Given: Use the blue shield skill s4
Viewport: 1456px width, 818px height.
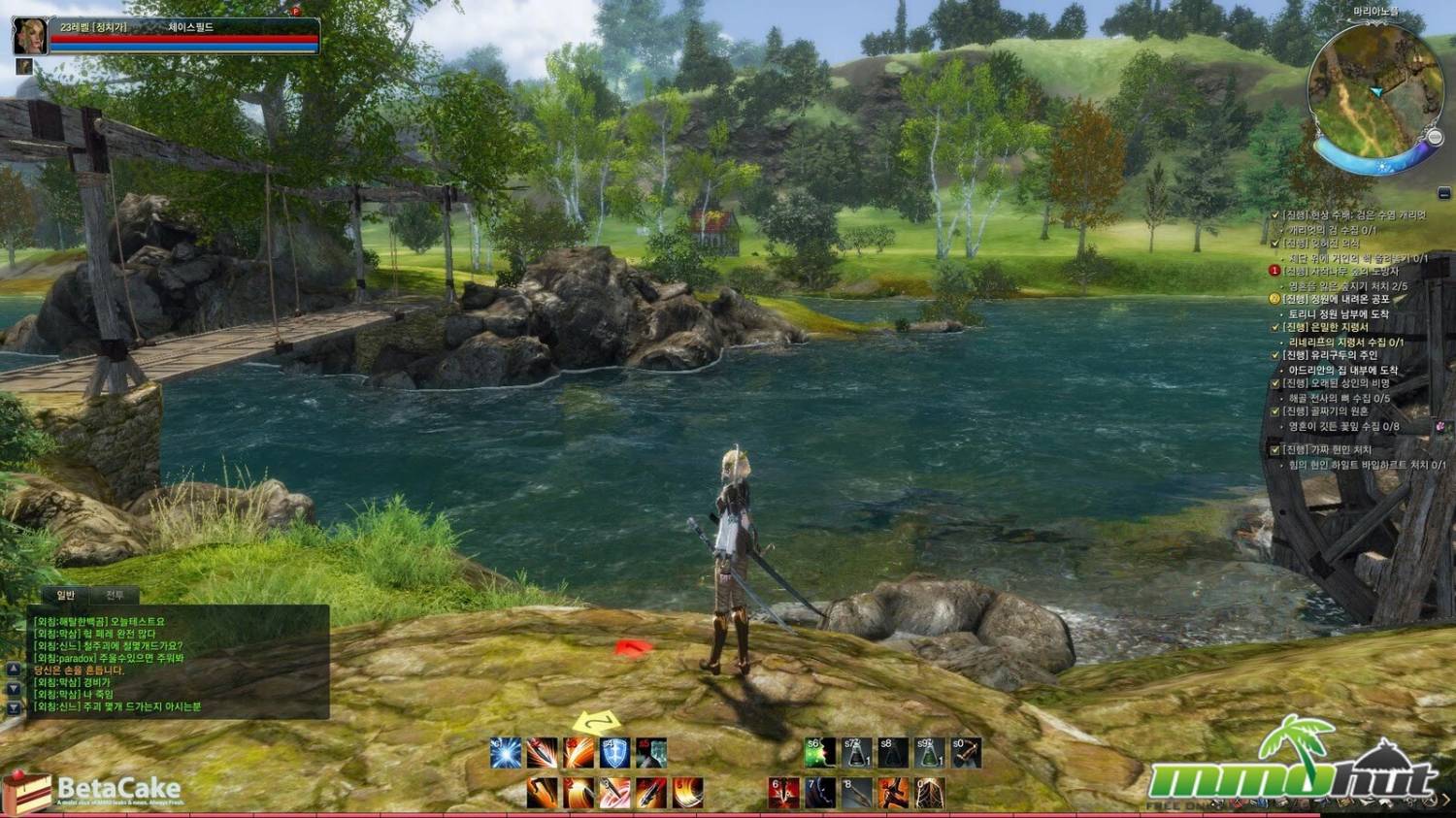Looking at the screenshot, I should [614, 753].
